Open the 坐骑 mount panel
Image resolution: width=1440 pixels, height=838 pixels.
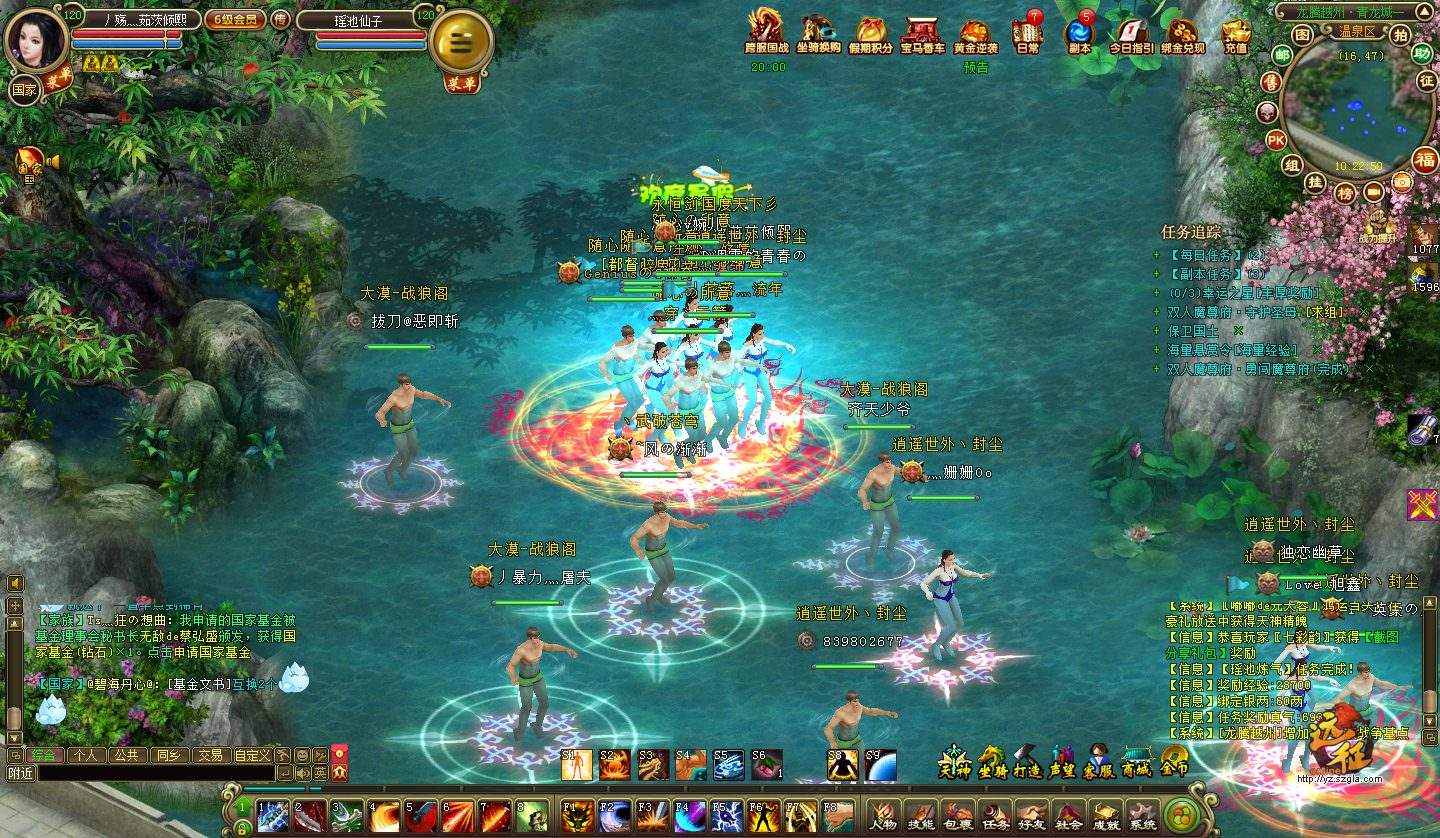pos(991,764)
